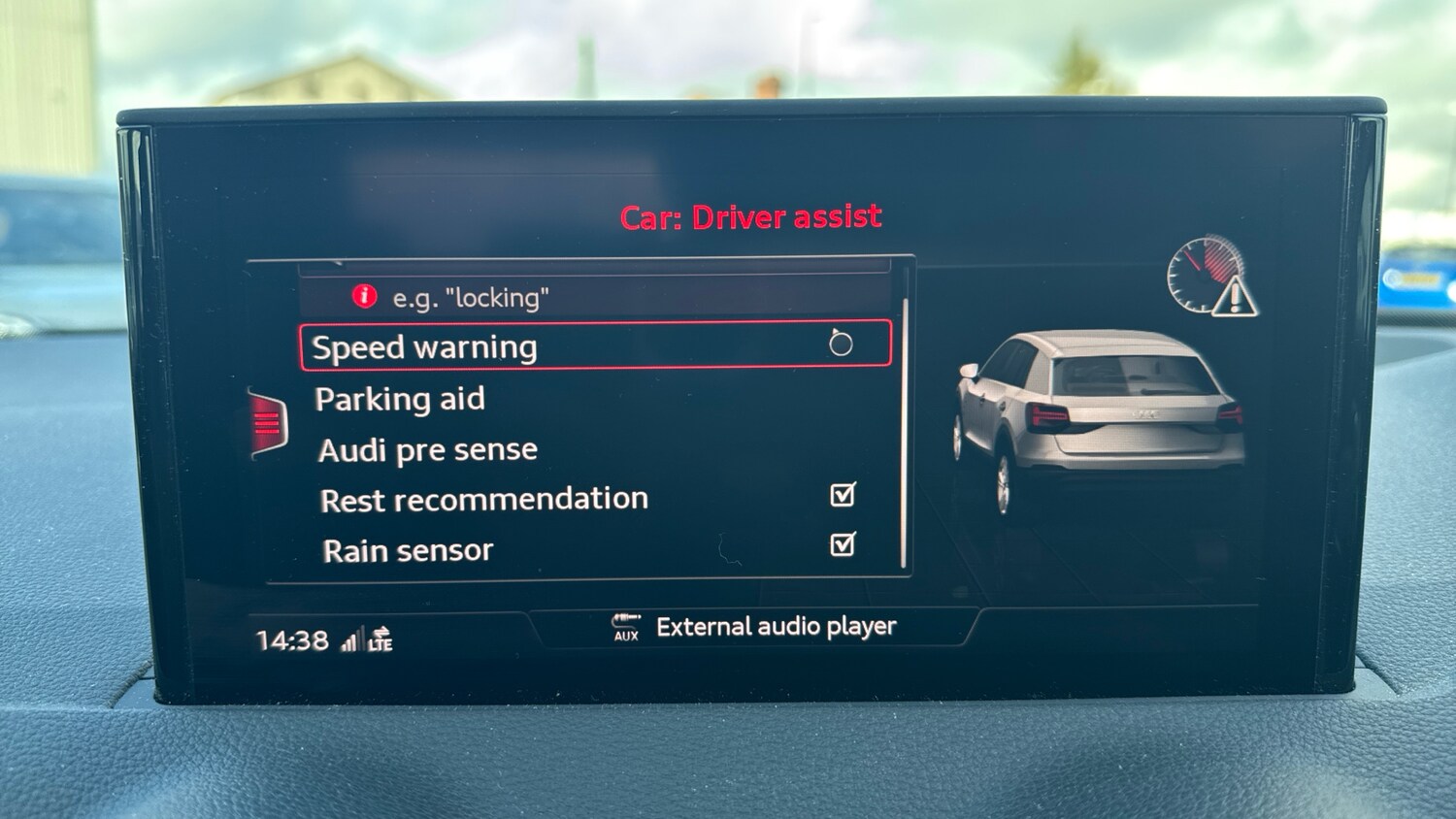The image size is (1456, 819).
Task: Open the Parking aid settings
Action: [400, 399]
